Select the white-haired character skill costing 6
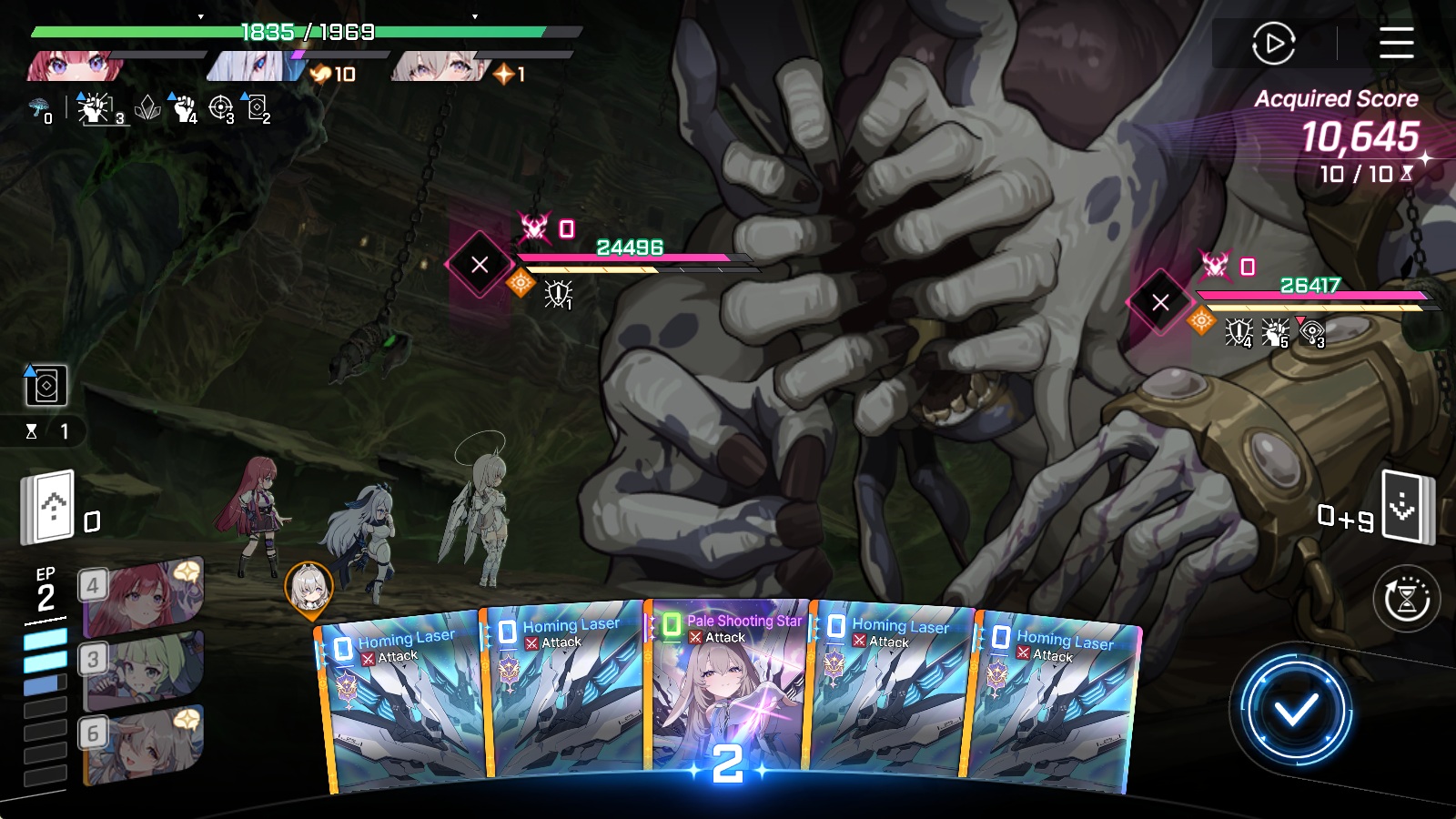The image size is (1456, 819). [143, 745]
